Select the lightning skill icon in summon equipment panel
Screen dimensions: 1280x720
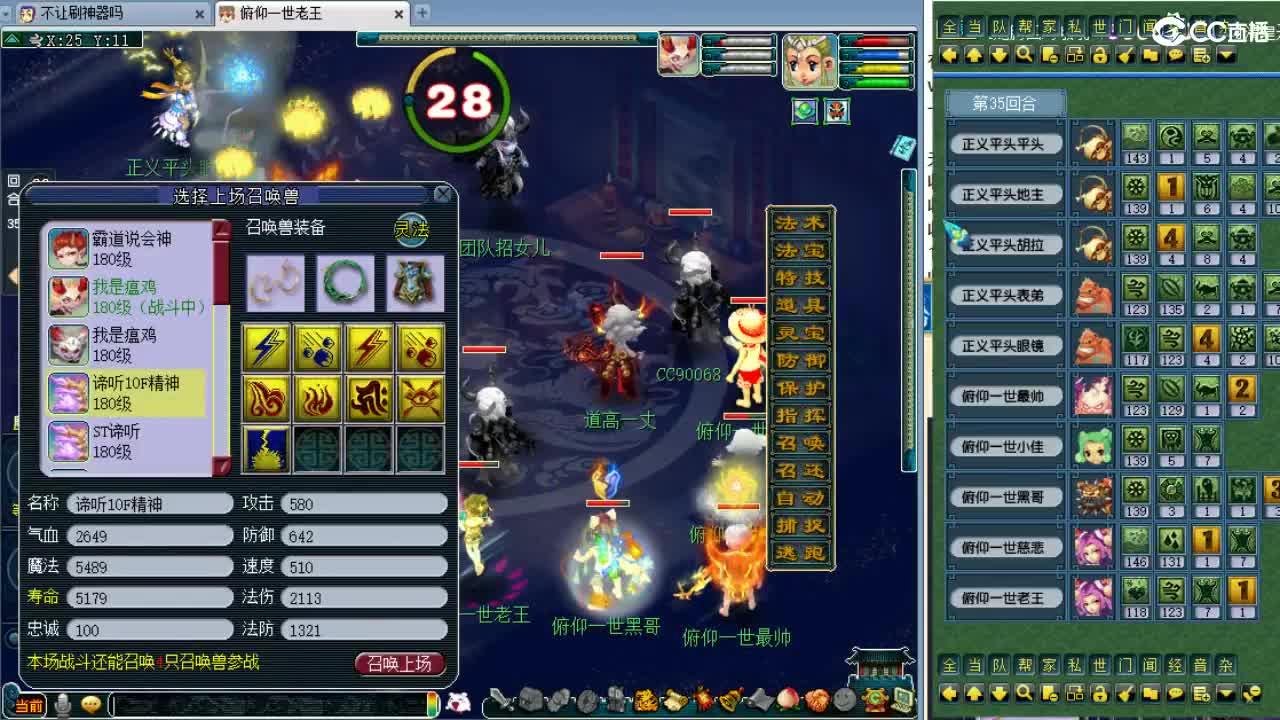(266, 349)
